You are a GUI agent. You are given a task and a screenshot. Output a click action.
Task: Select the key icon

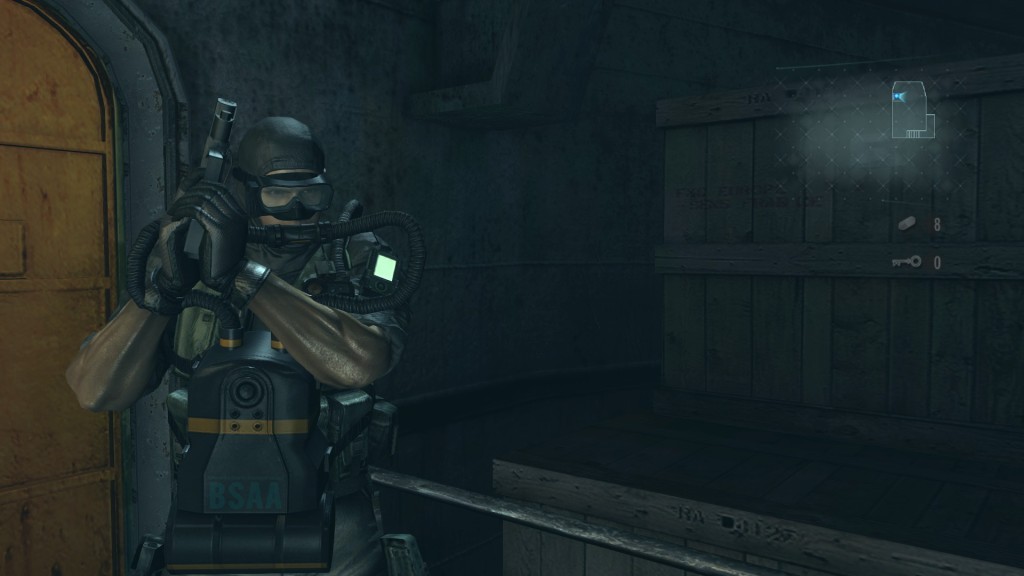pos(906,262)
